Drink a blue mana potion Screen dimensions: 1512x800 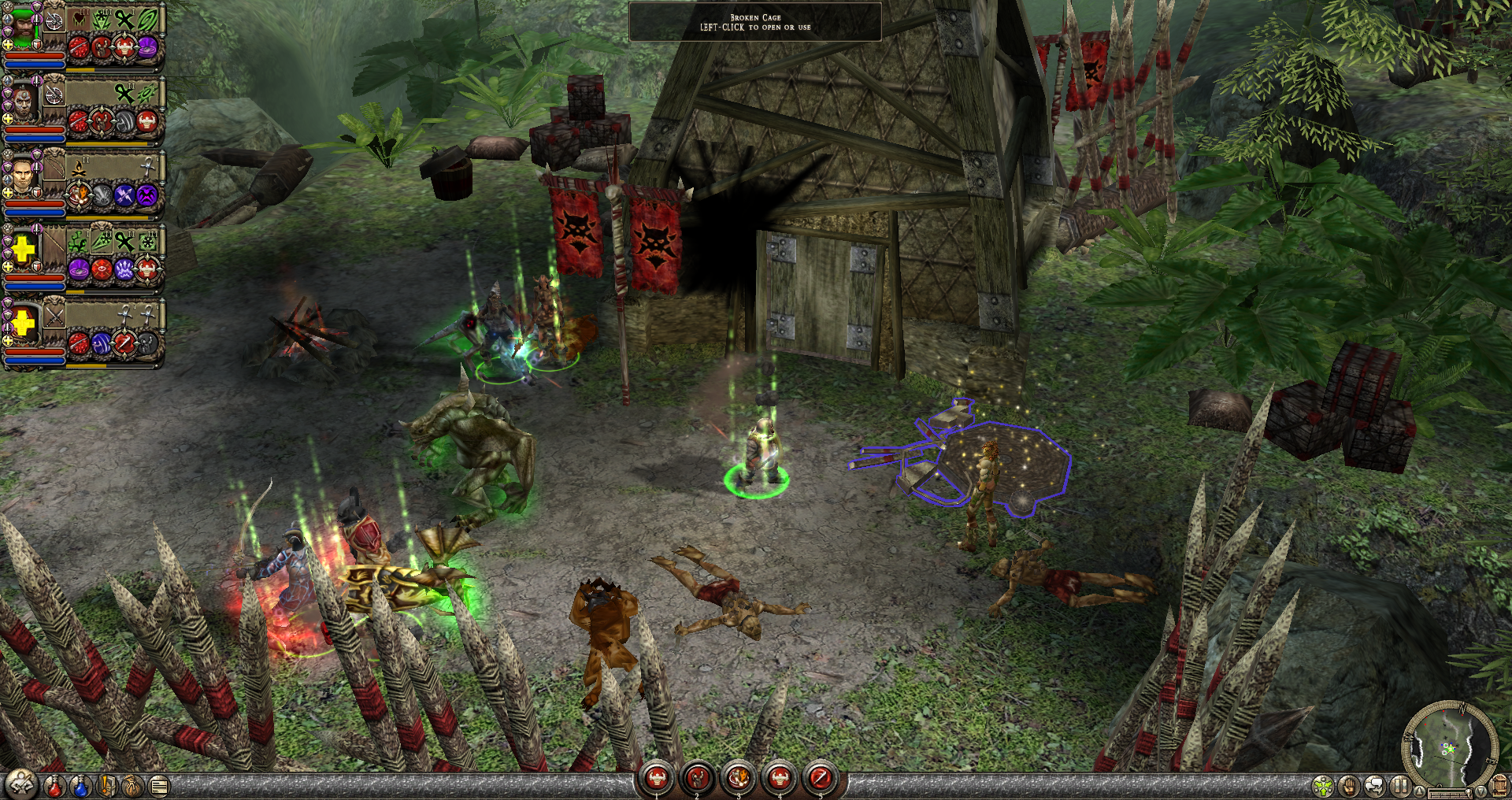[80, 785]
